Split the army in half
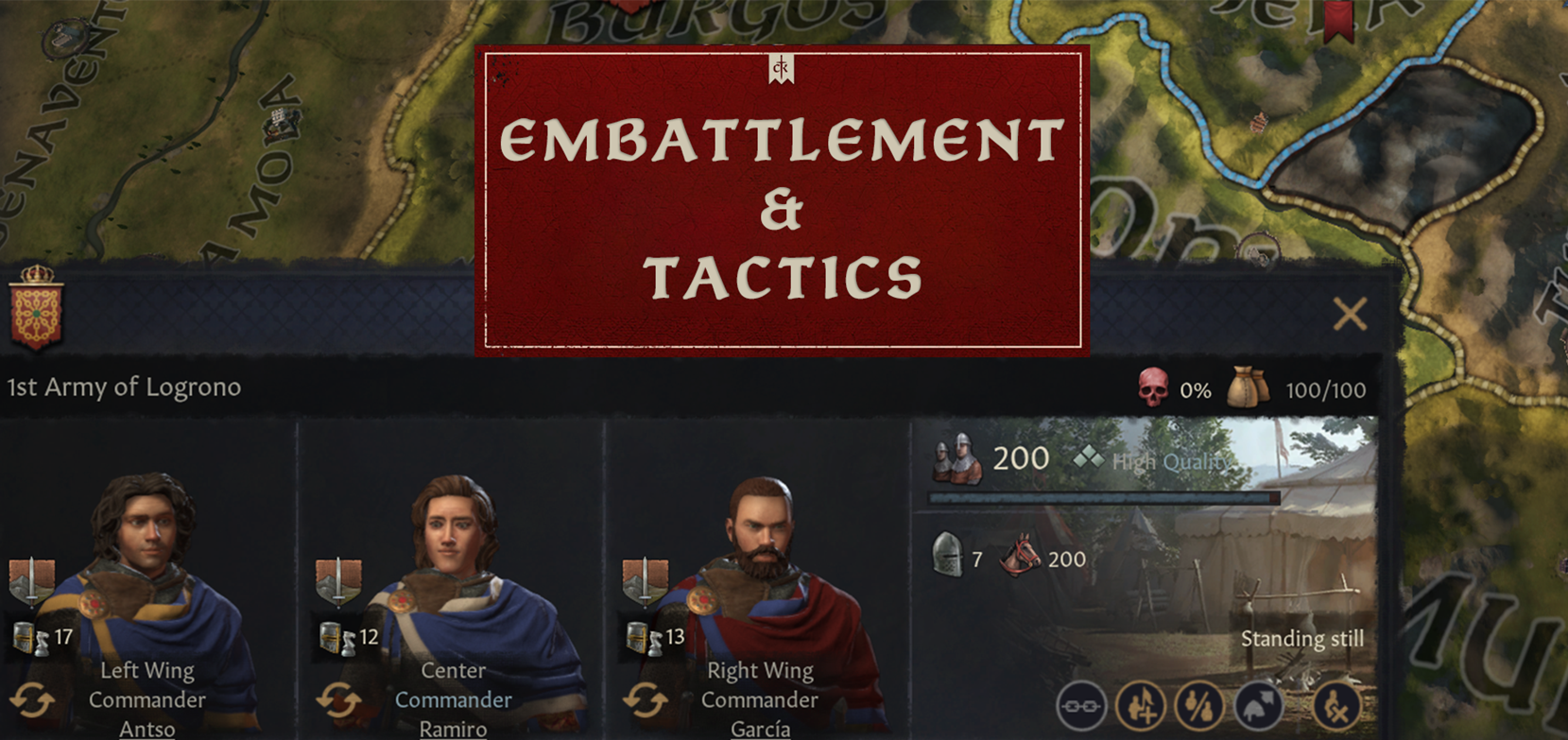Screen dimensions: 1568x740 coord(1199,705)
